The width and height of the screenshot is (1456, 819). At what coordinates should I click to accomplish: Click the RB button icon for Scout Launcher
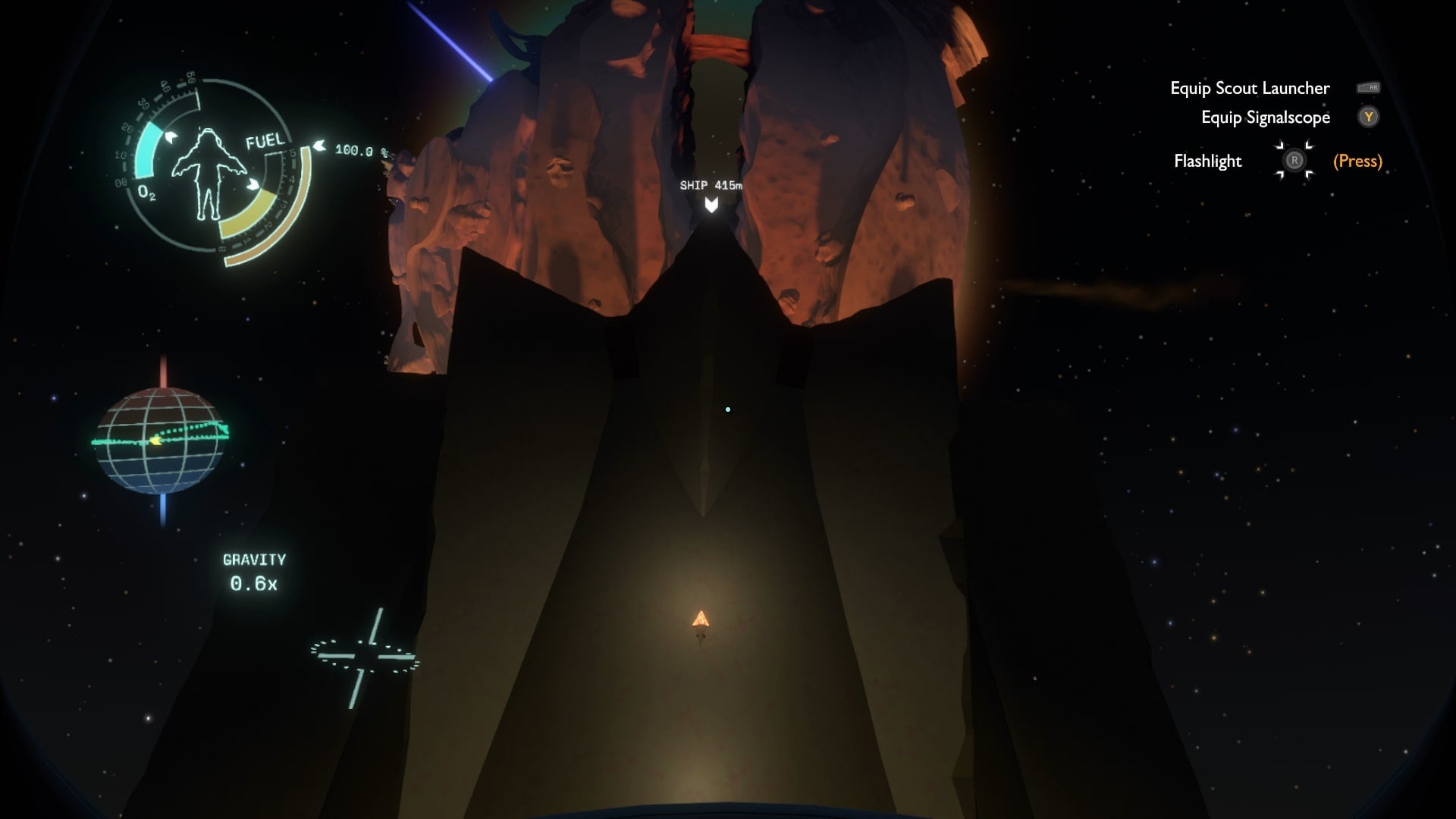pyautogui.click(x=1370, y=88)
